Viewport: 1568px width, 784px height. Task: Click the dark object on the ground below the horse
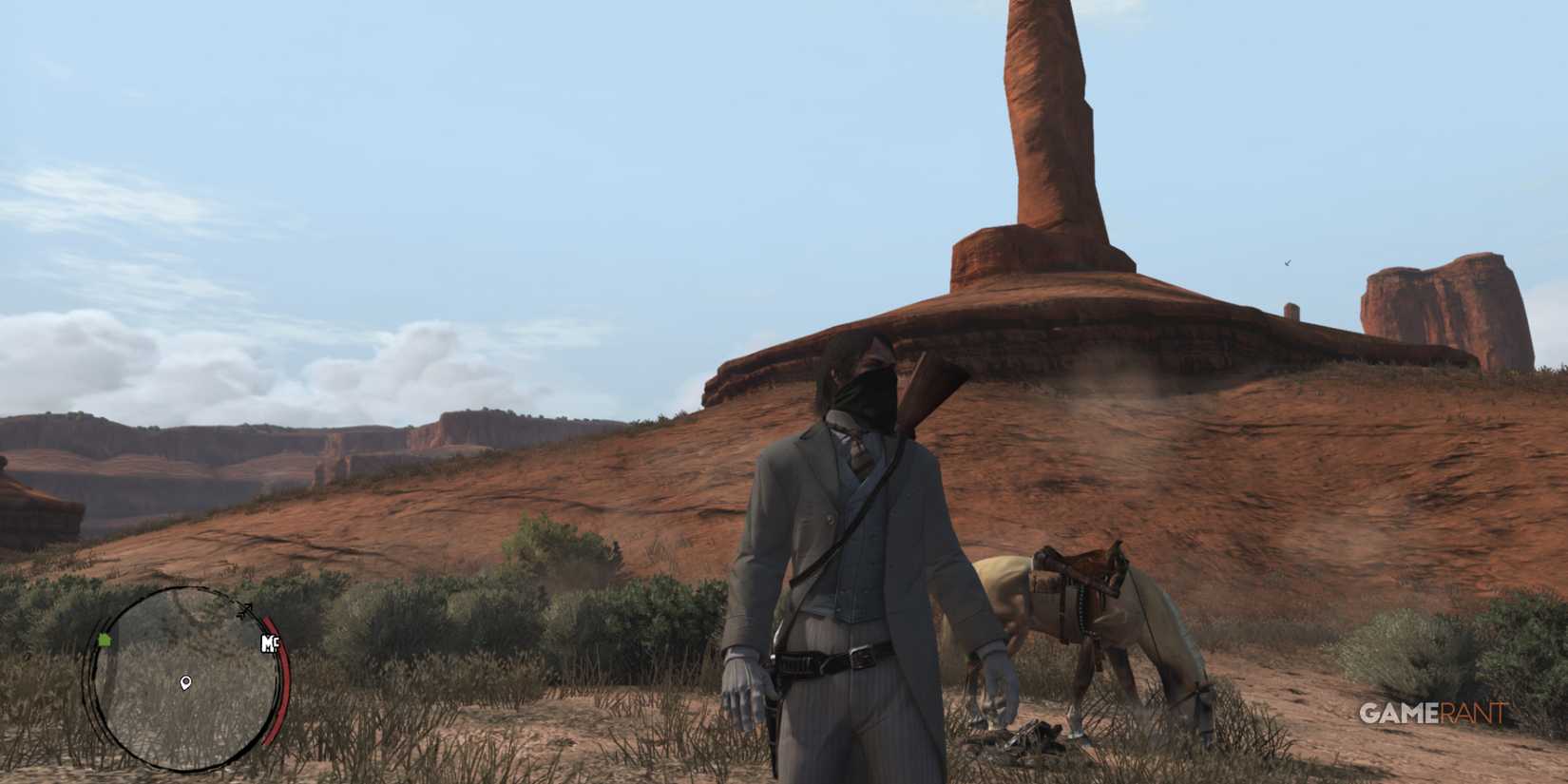pyautogui.click(x=1041, y=736)
